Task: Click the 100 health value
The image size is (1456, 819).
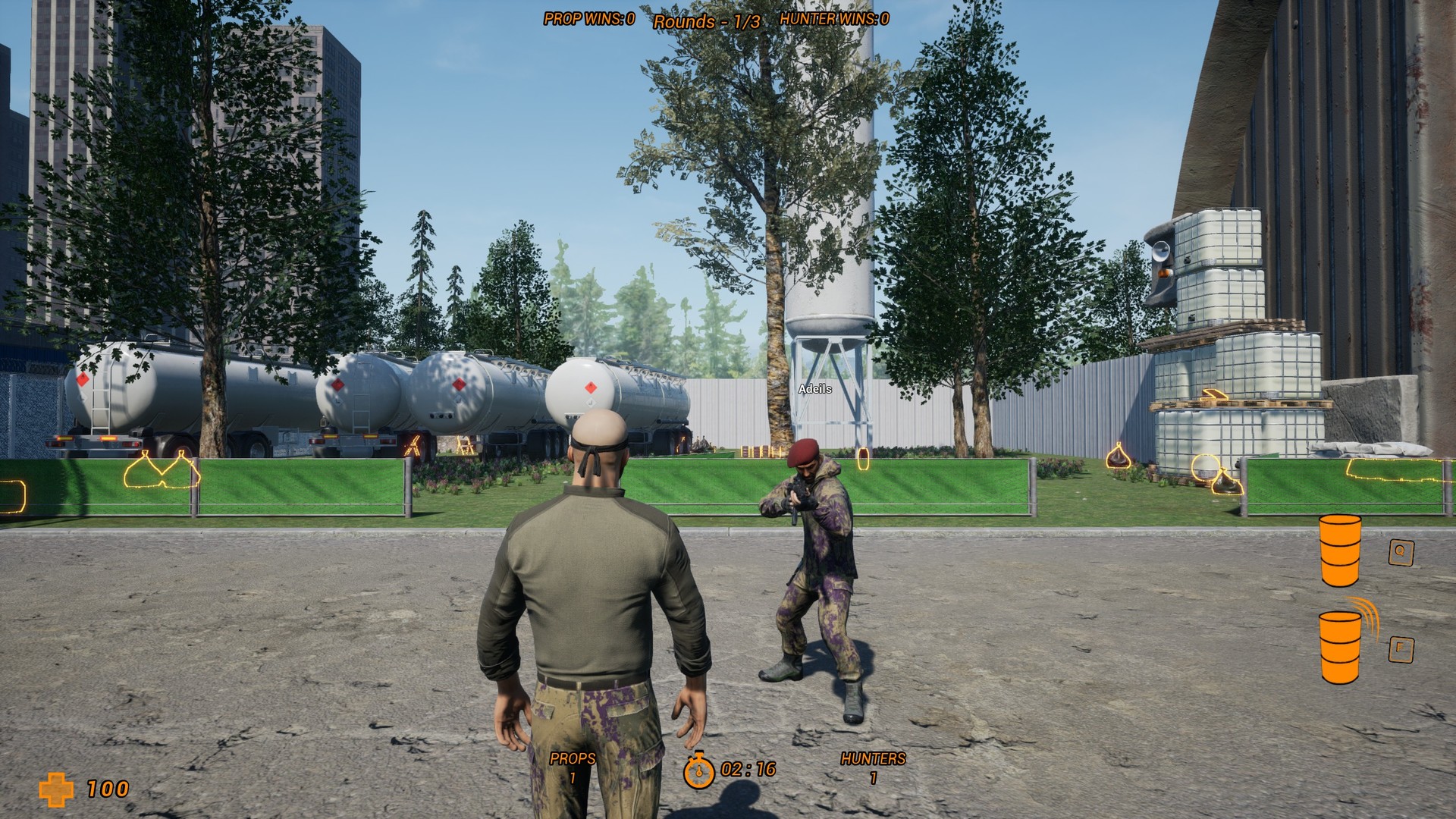Action: click(x=108, y=789)
